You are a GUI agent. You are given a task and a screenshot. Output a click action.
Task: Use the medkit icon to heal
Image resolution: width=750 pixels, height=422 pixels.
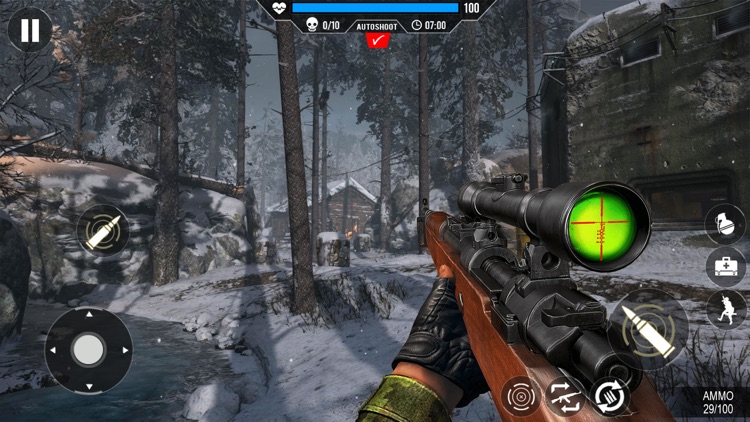pyautogui.click(x=725, y=267)
